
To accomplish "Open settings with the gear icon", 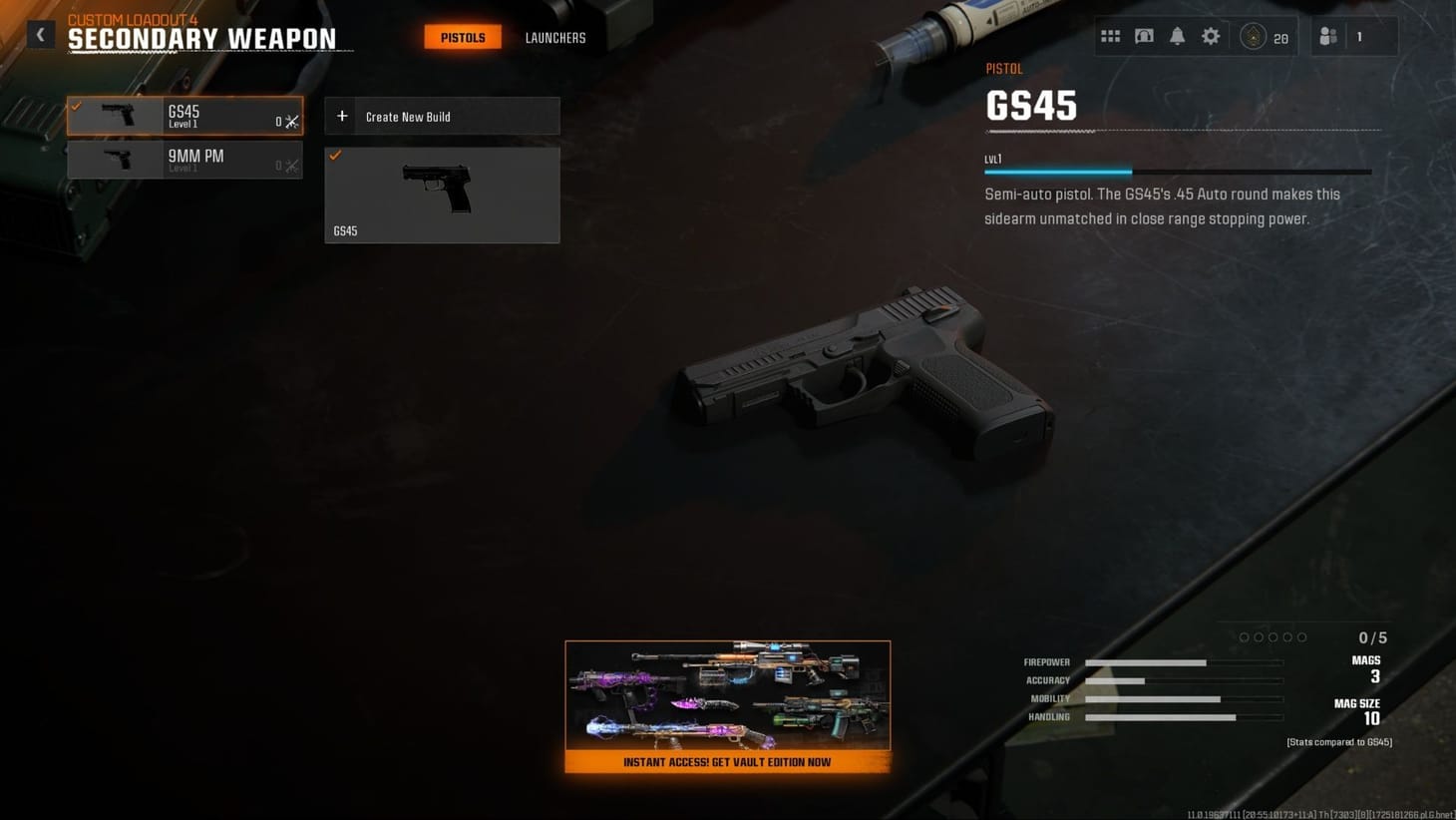I will (1210, 35).
